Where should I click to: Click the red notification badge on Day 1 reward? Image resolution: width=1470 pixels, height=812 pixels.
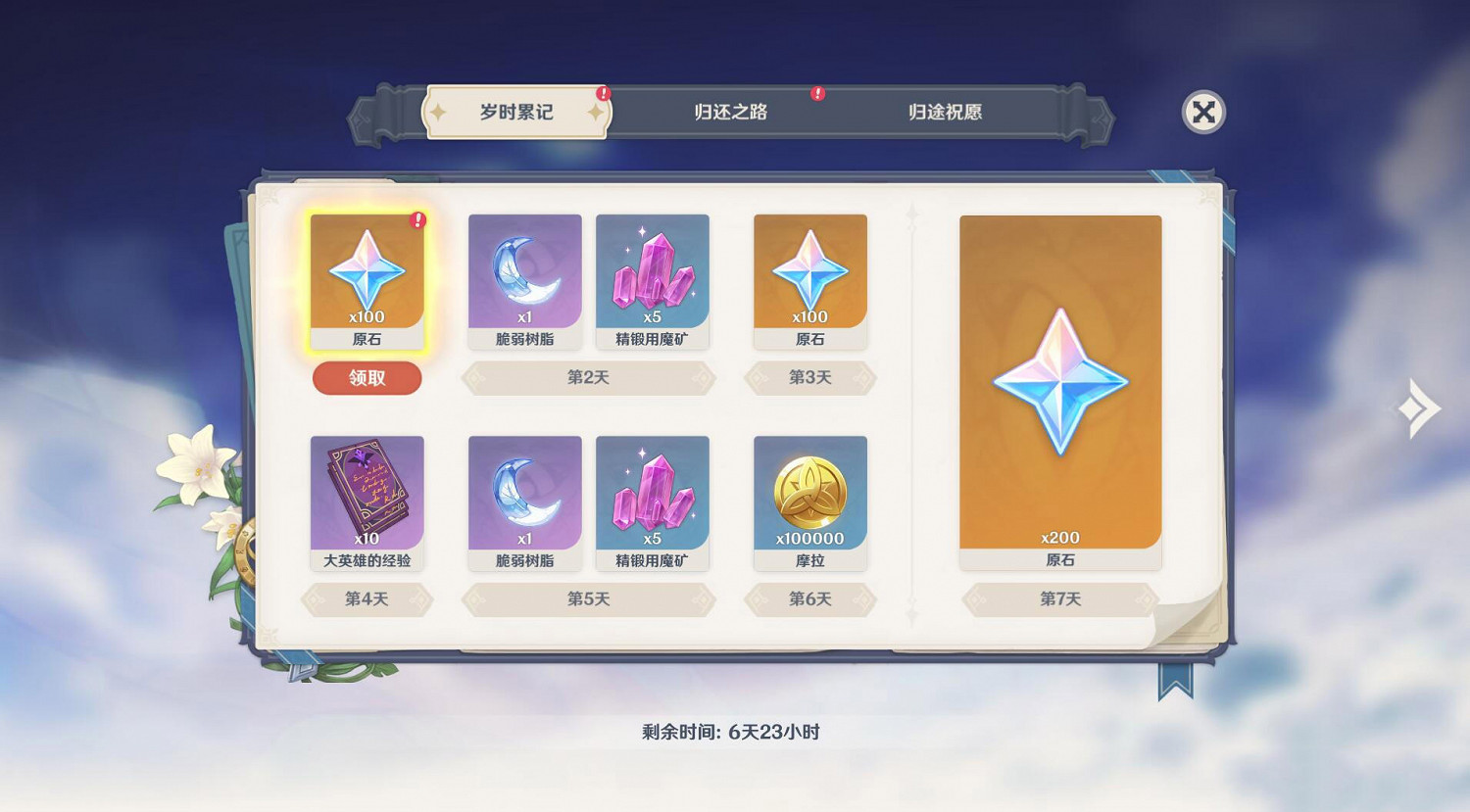click(x=417, y=221)
